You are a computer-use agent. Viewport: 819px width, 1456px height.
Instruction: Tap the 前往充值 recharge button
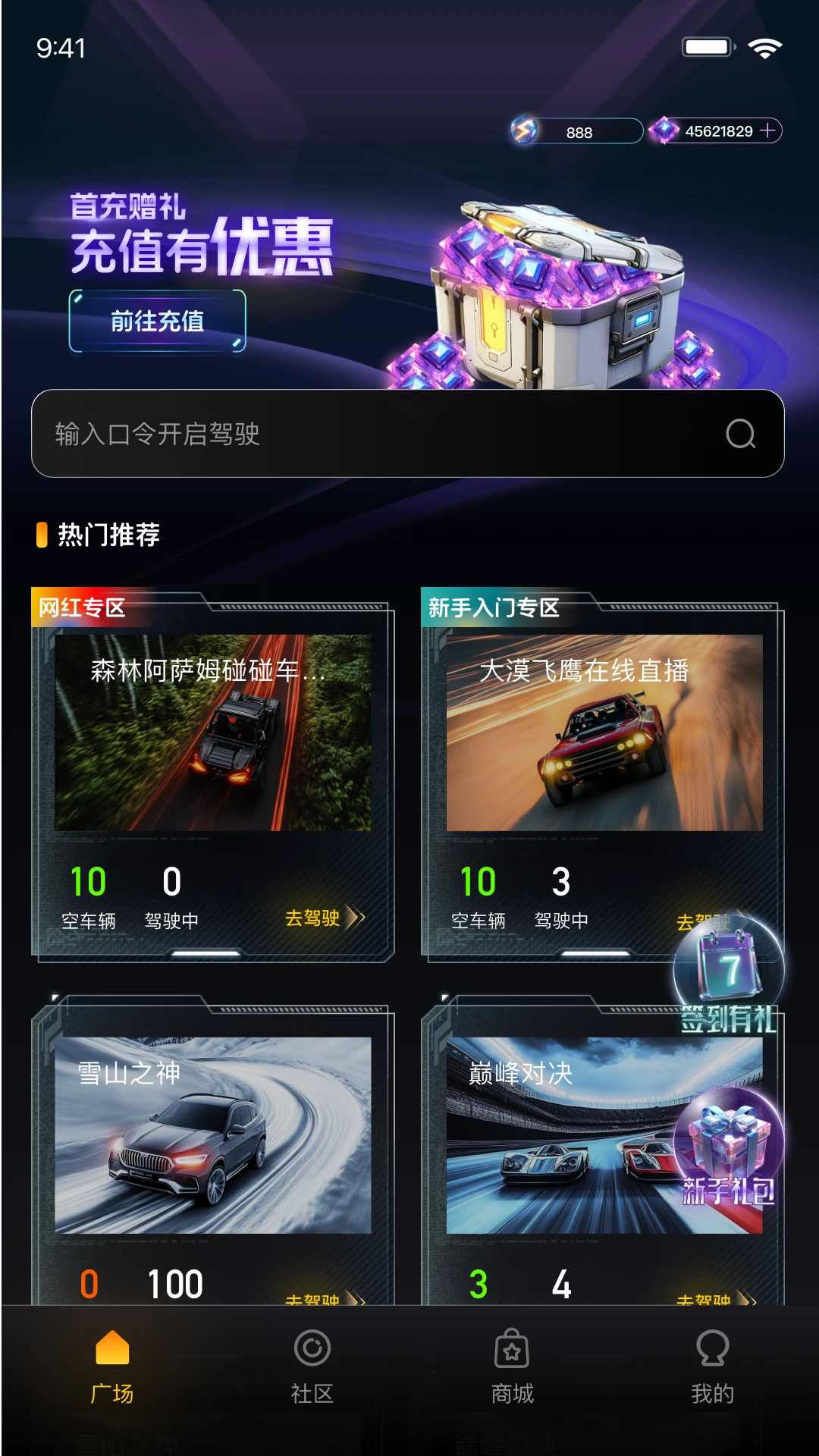[158, 322]
